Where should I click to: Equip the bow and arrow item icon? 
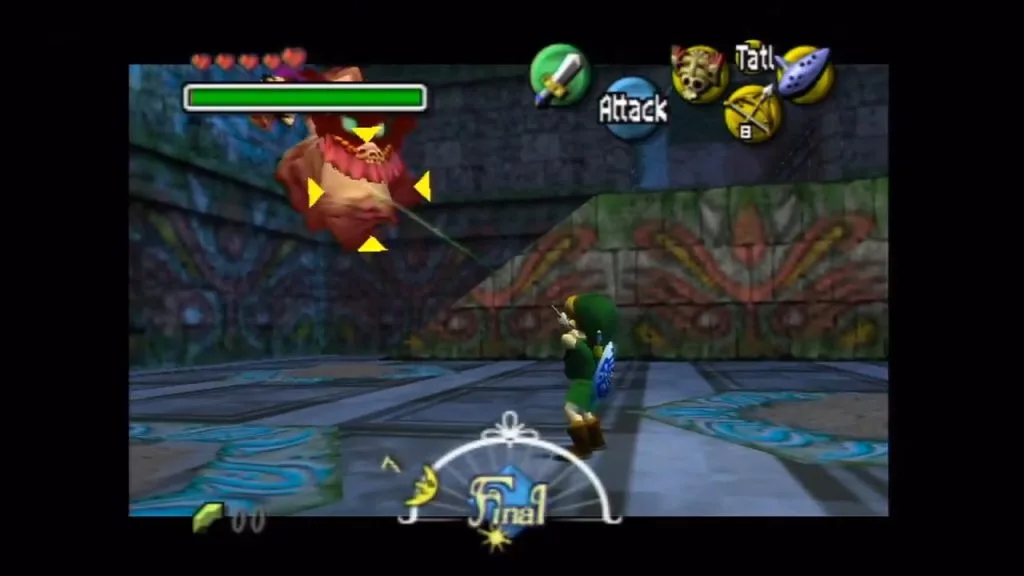coord(752,112)
